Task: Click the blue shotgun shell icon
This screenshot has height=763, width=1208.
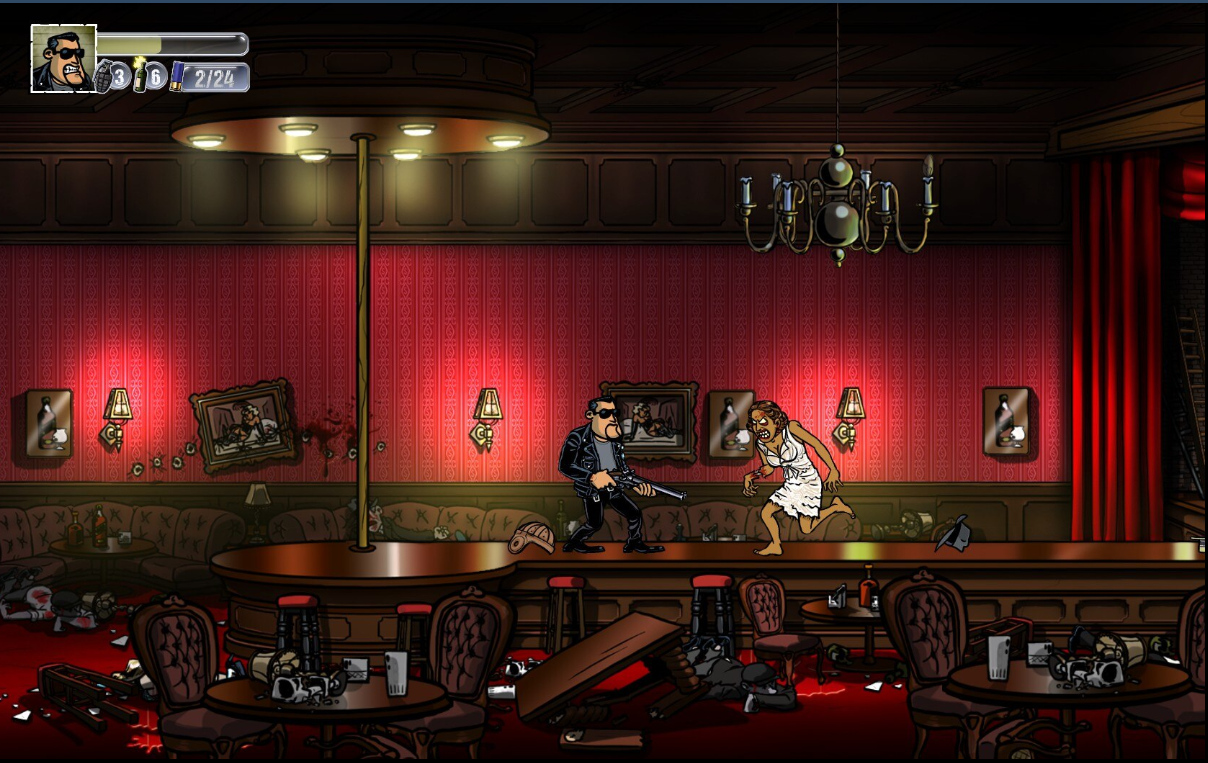Action: (x=176, y=77)
